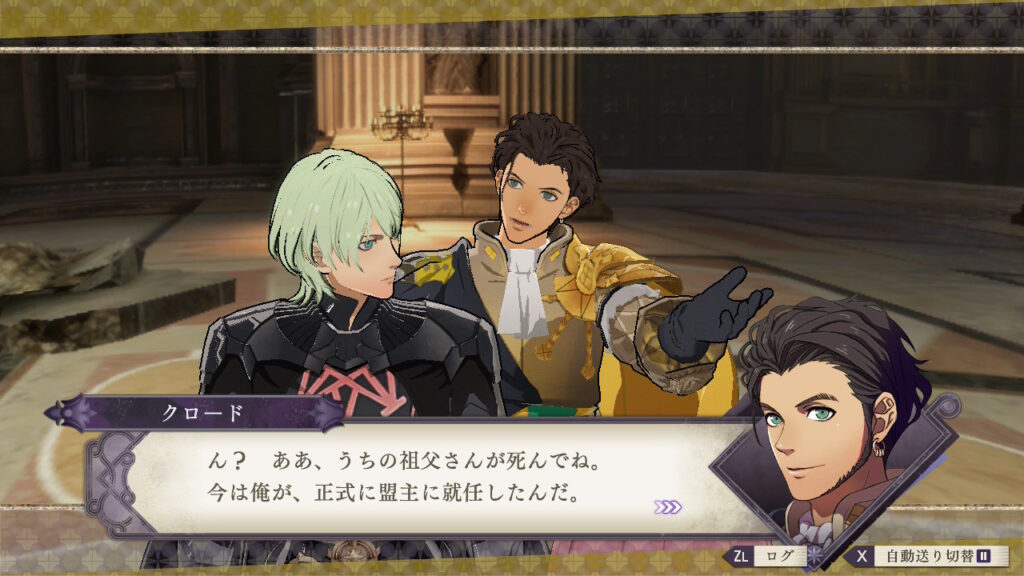Advance the dialogue with the purple arrow indicator

(x=668, y=507)
